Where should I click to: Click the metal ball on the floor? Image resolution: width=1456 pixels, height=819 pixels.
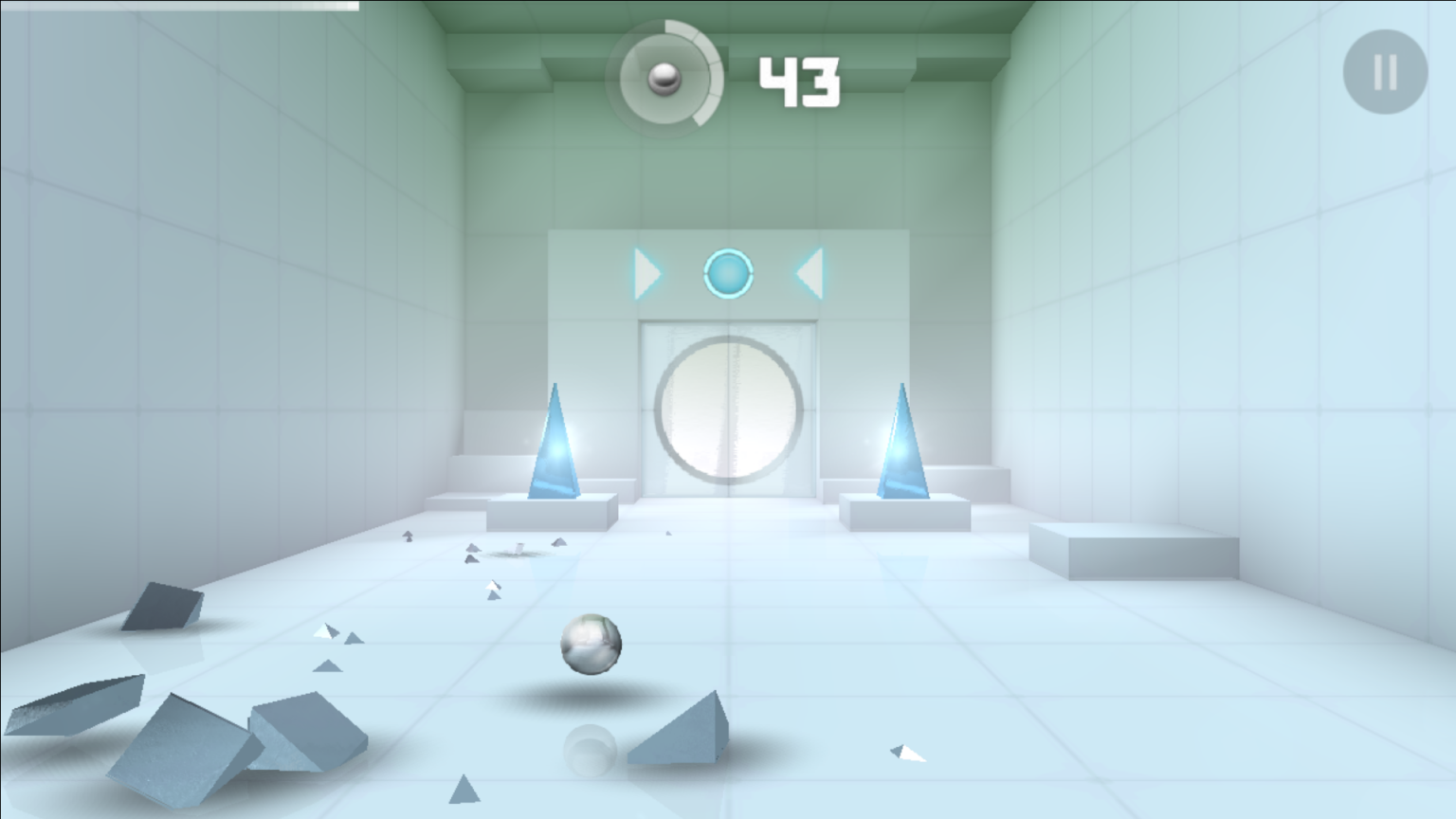coord(592,644)
